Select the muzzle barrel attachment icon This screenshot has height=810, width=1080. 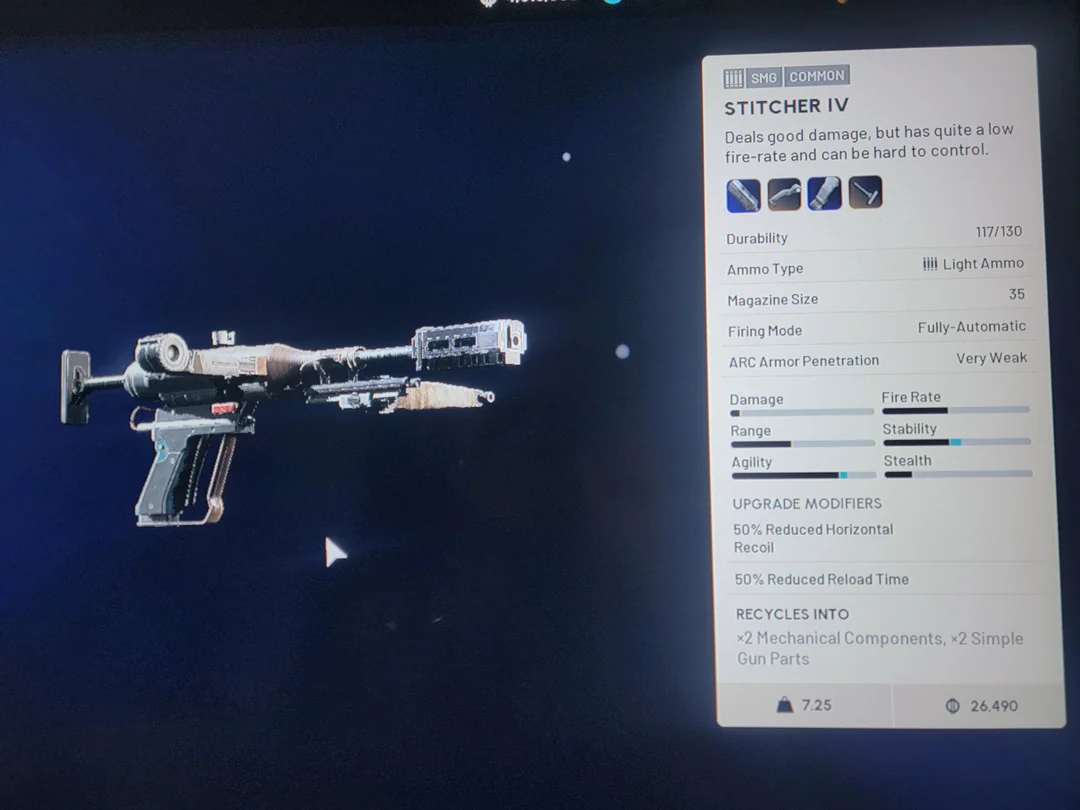click(743, 193)
